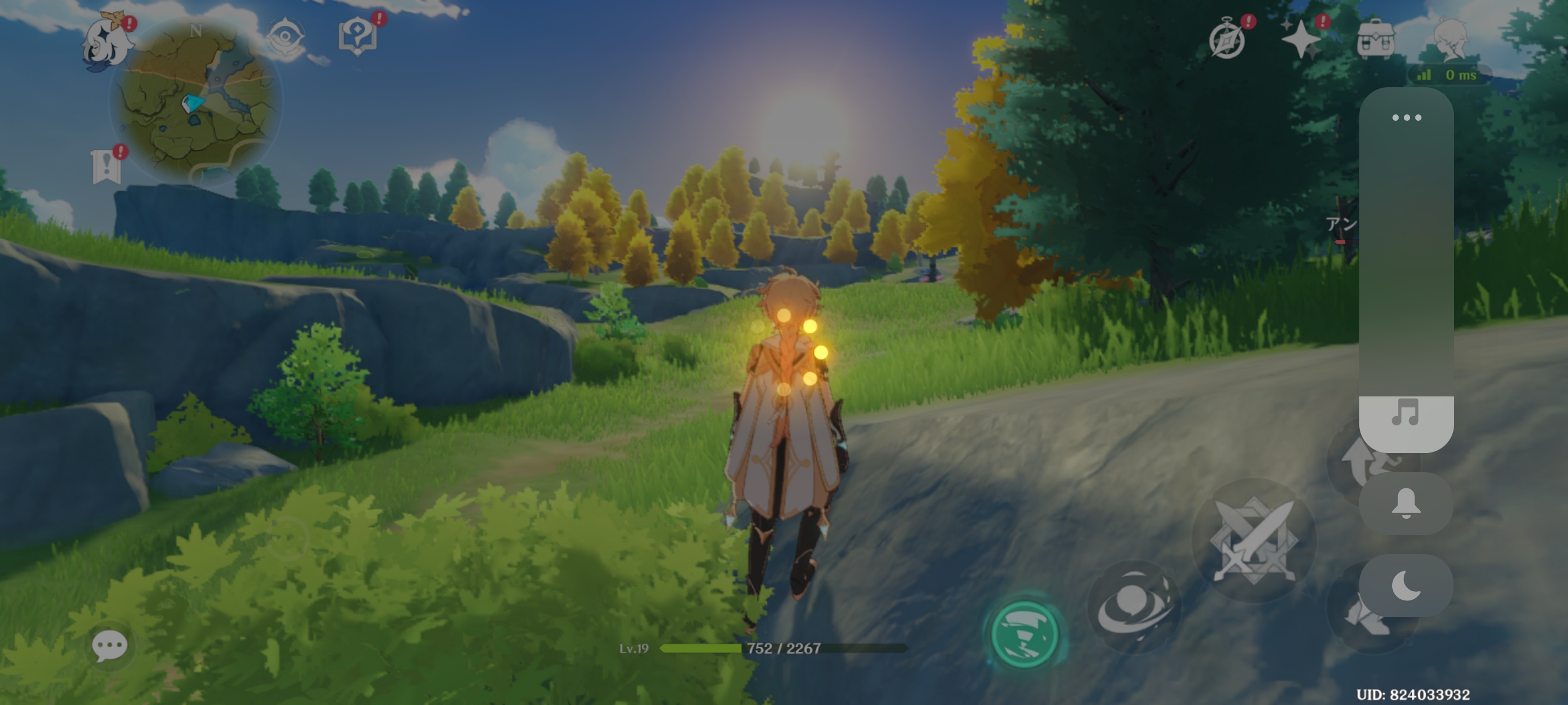This screenshot has width=1568, height=705.
Task: Open the chat speech bubble
Action: point(110,645)
